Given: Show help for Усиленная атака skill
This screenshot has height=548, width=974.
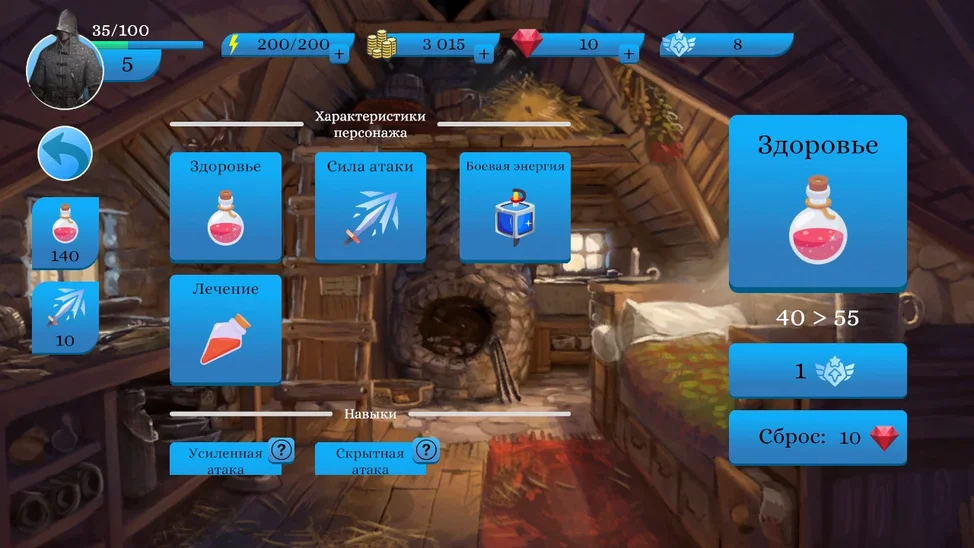Looking at the screenshot, I should tap(282, 450).
